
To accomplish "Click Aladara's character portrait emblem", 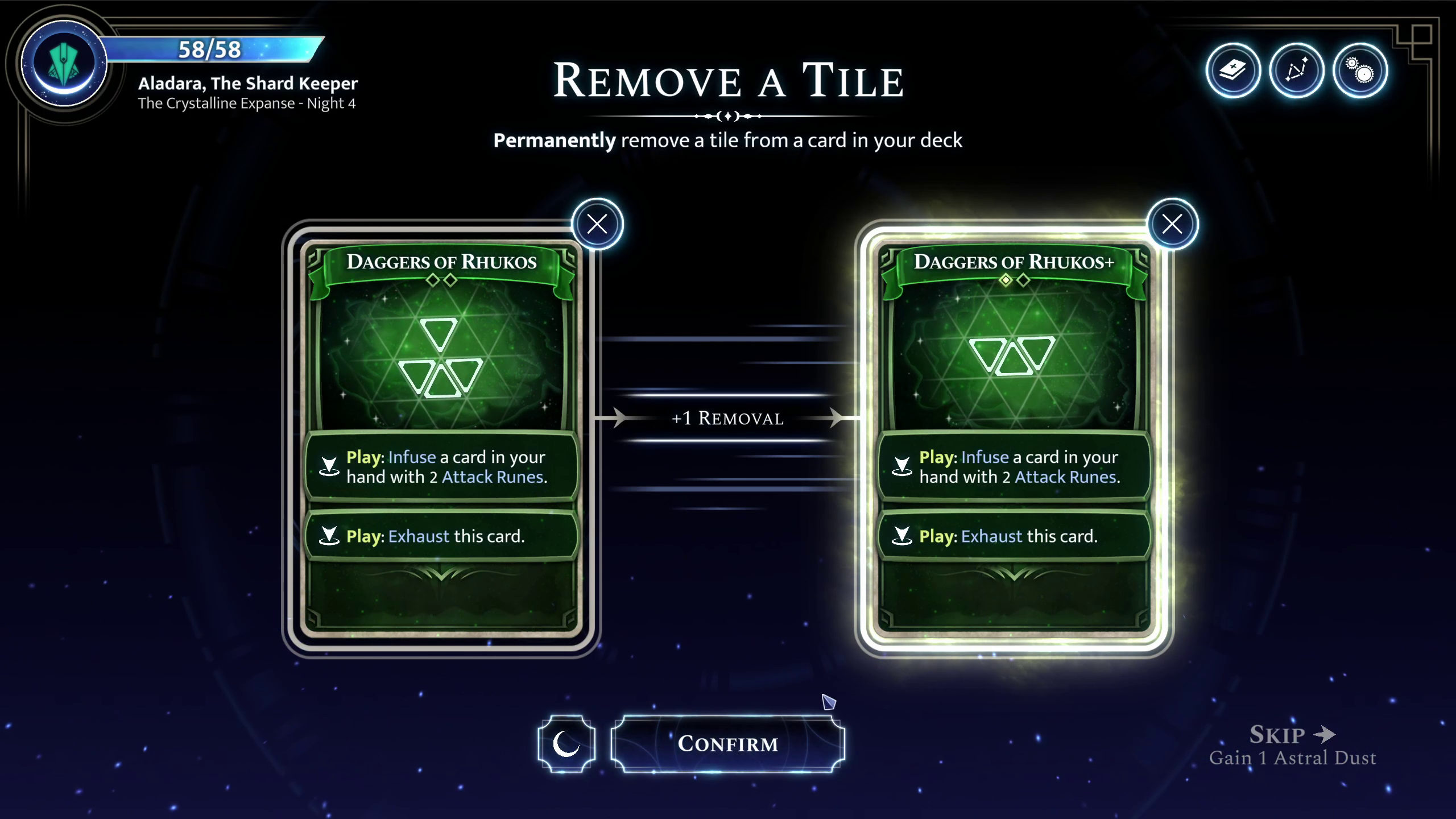I will coord(64,63).
